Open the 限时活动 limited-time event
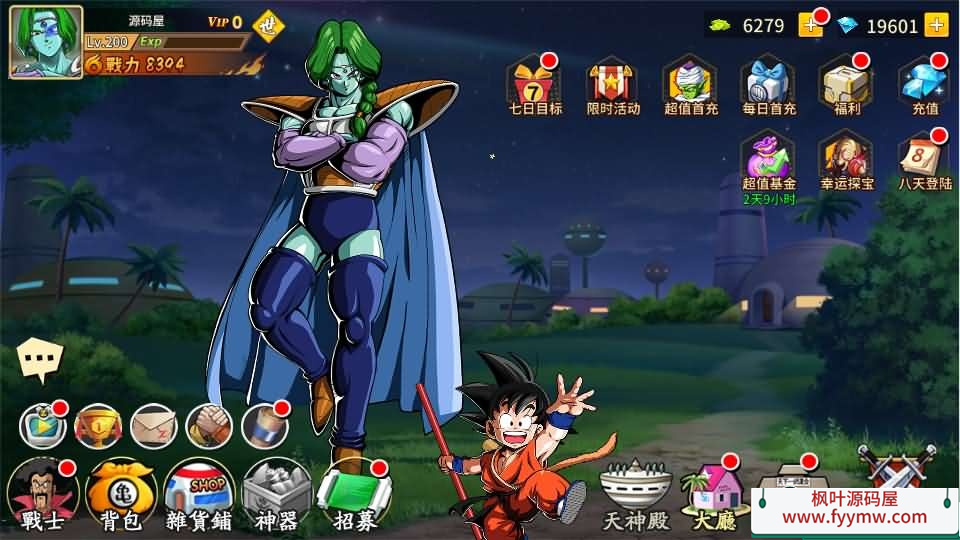This screenshot has height=540, width=960. point(613,84)
